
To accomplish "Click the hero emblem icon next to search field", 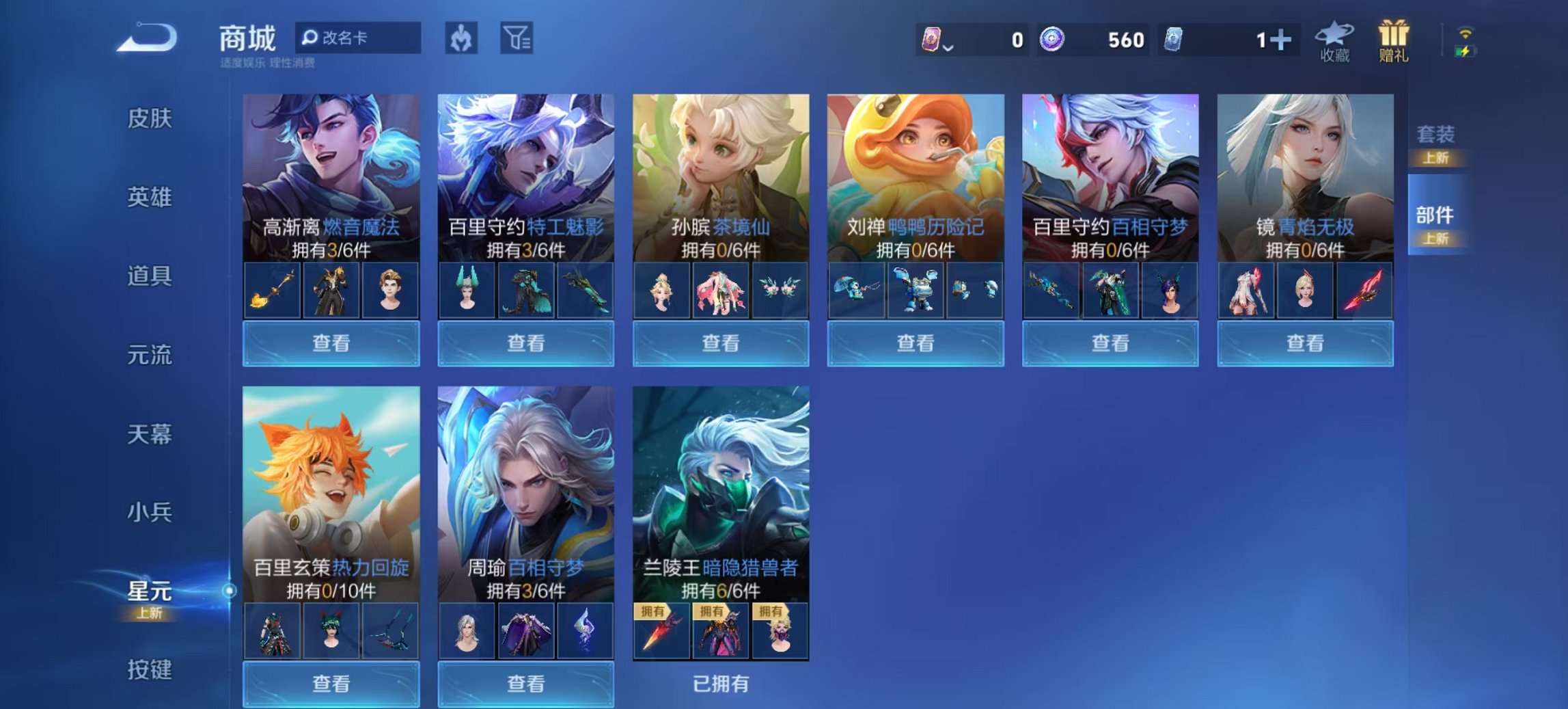I will 460,39.
